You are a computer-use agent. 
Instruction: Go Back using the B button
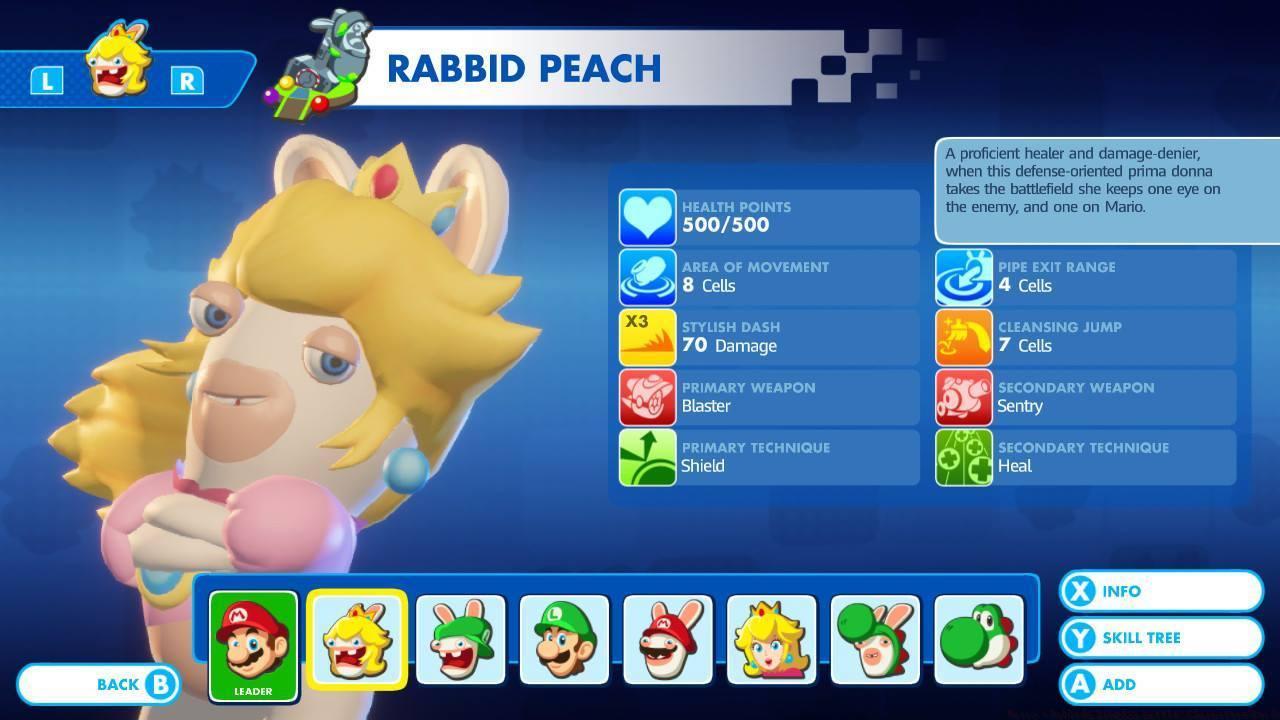tap(98, 684)
